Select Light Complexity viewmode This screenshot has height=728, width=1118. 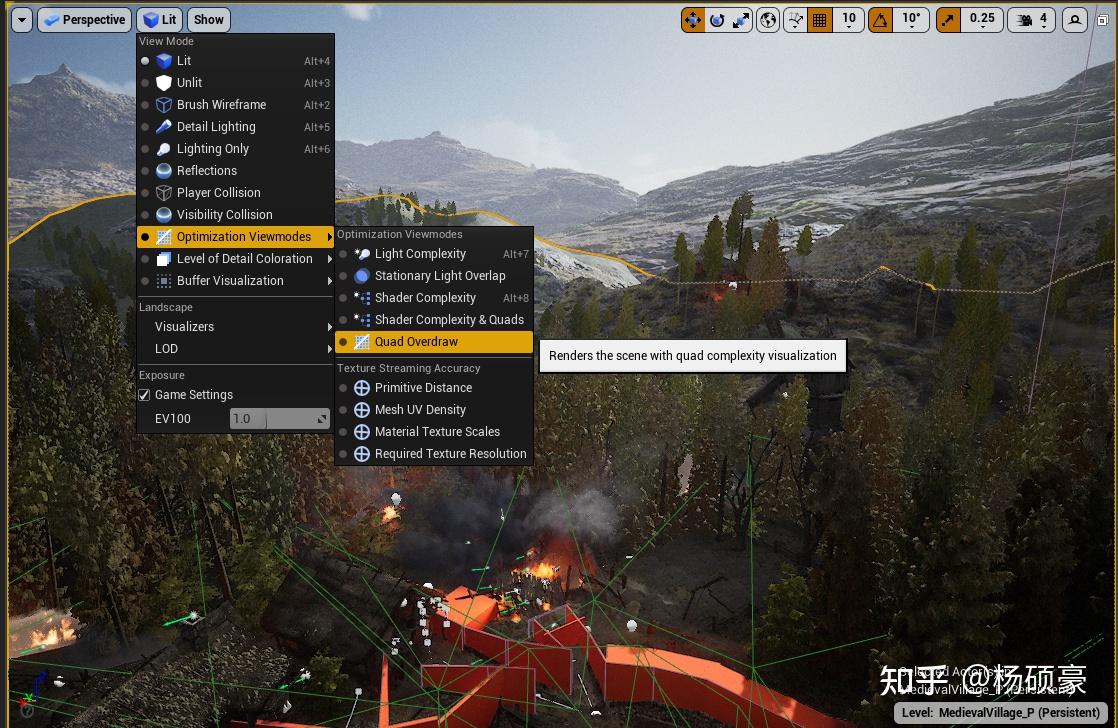420,254
